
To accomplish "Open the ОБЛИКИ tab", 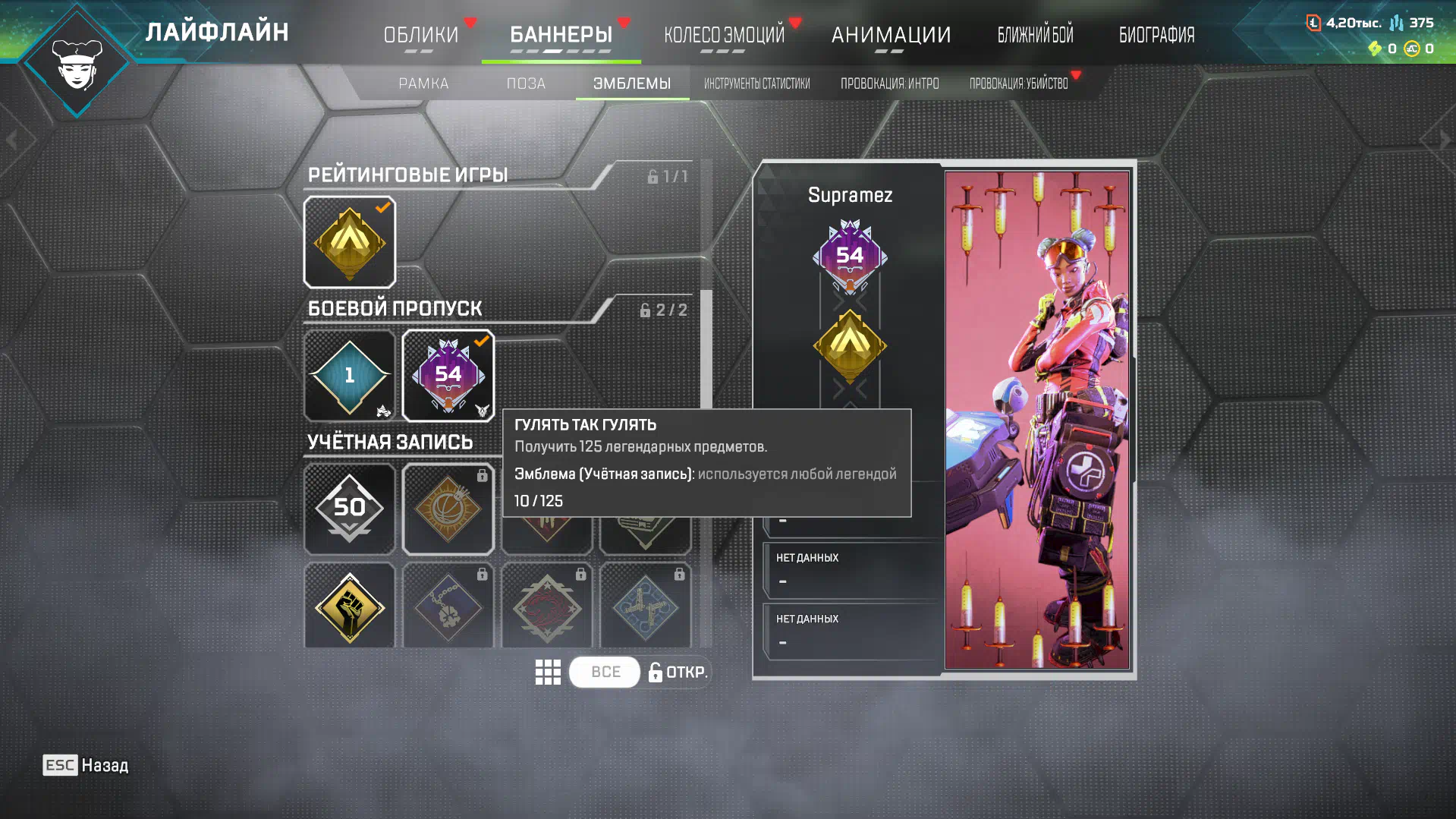I will pyautogui.click(x=420, y=34).
